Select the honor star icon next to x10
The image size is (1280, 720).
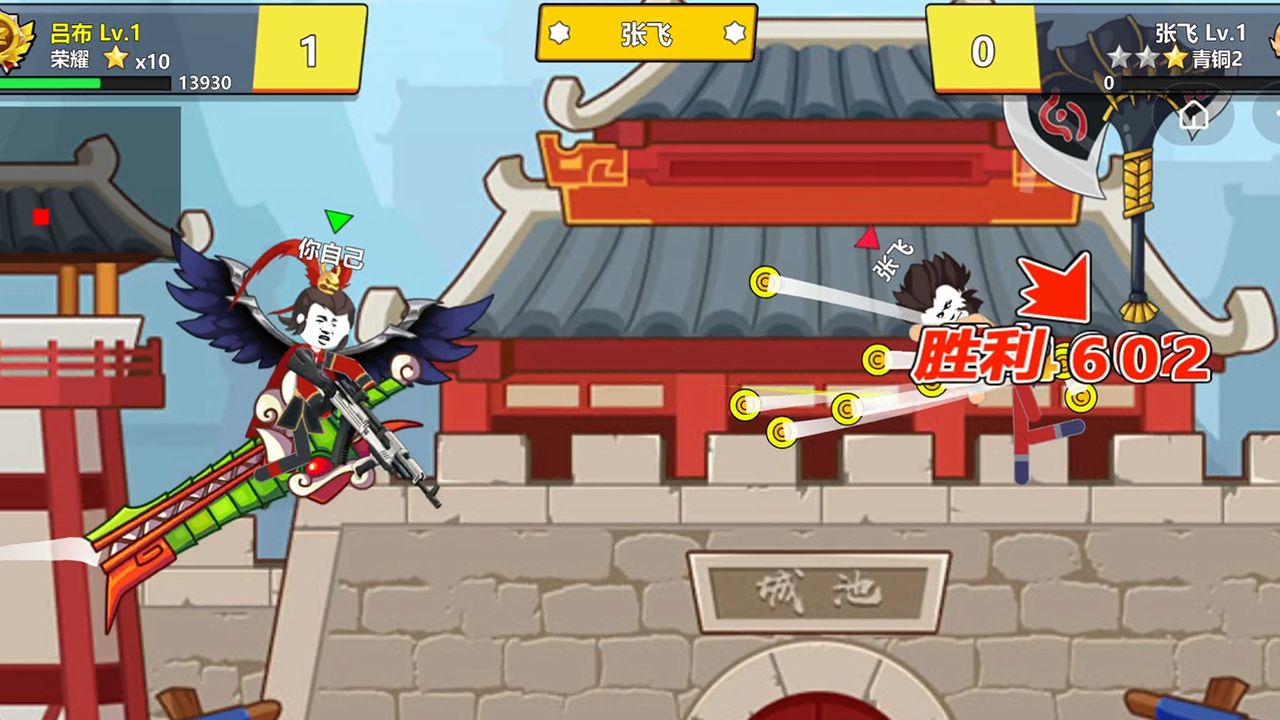pos(114,55)
